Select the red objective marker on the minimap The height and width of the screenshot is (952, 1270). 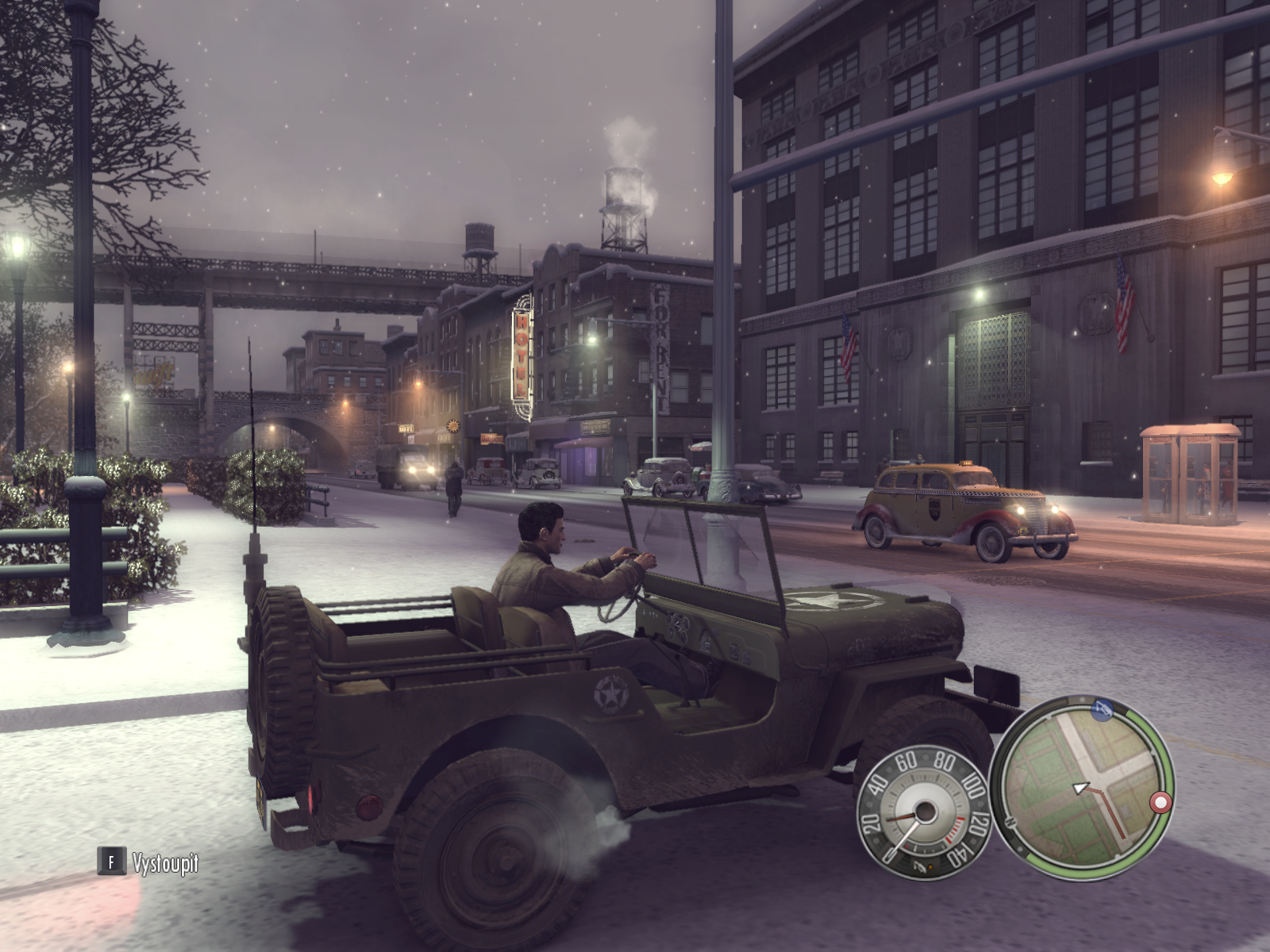[1160, 803]
